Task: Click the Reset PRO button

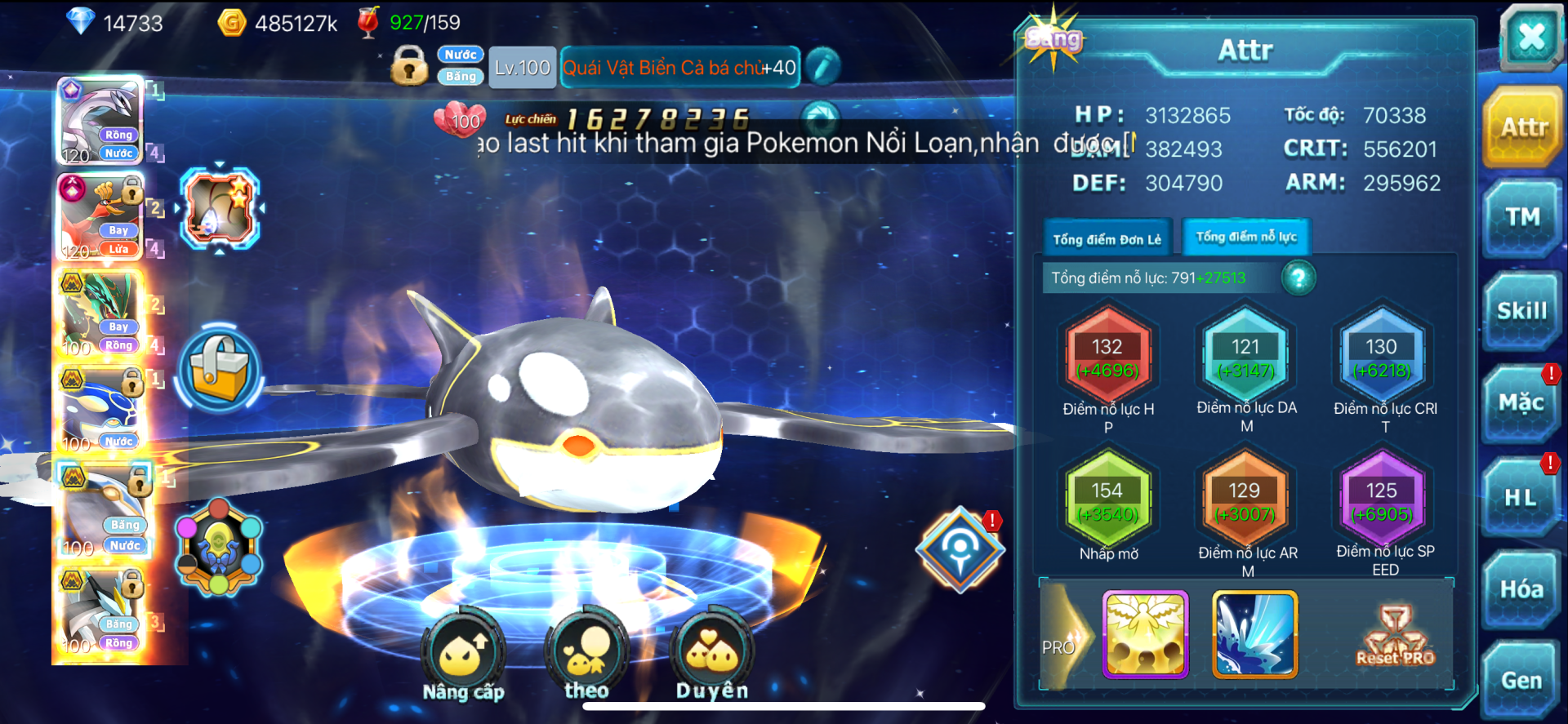Action: tap(1395, 637)
